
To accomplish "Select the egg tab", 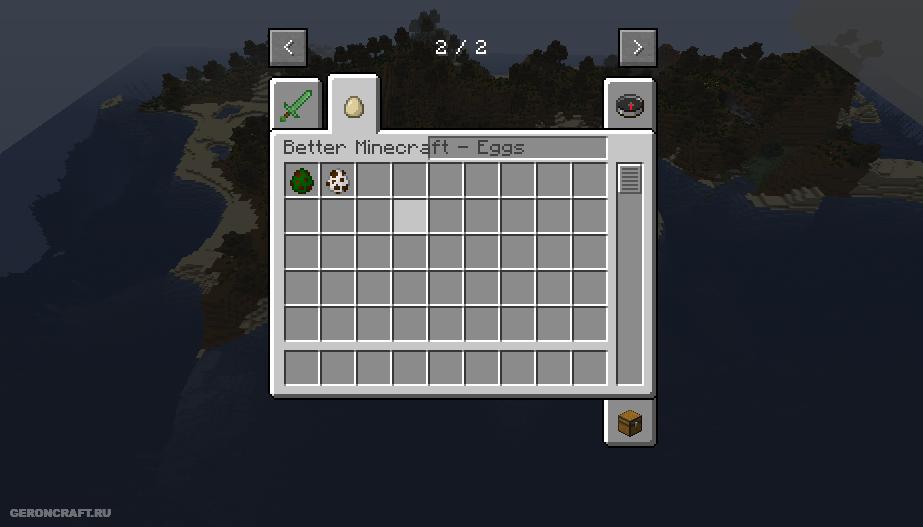I will [353, 105].
